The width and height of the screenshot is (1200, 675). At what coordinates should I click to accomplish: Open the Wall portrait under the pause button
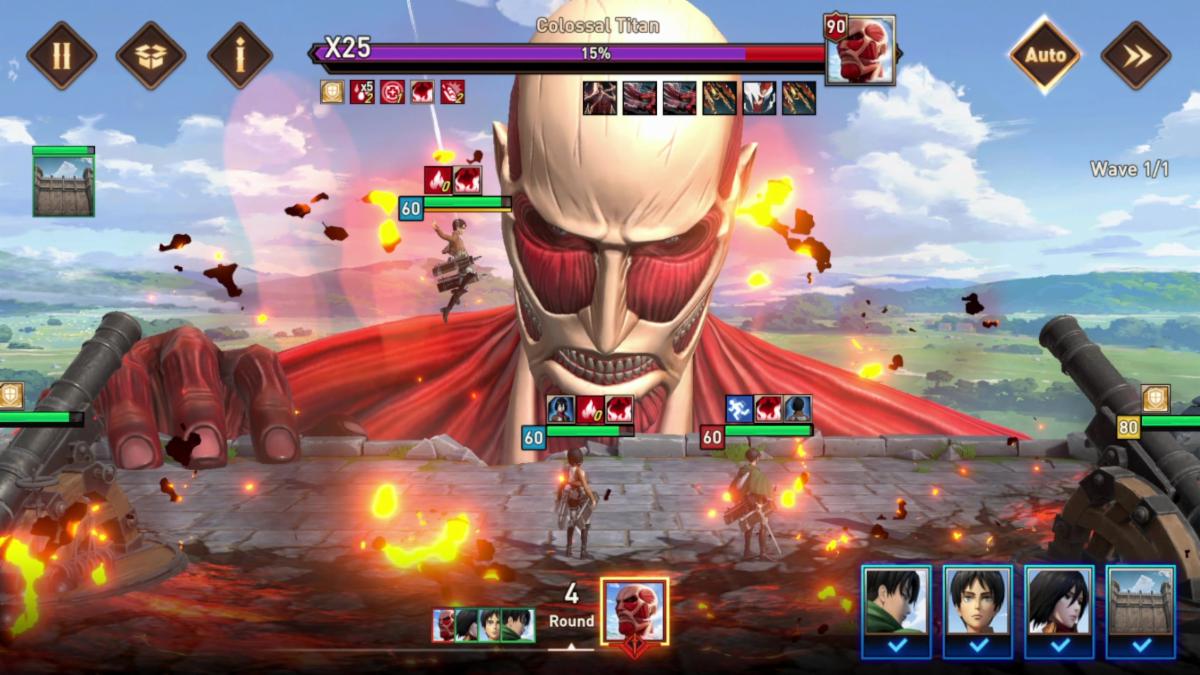pos(63,185)
